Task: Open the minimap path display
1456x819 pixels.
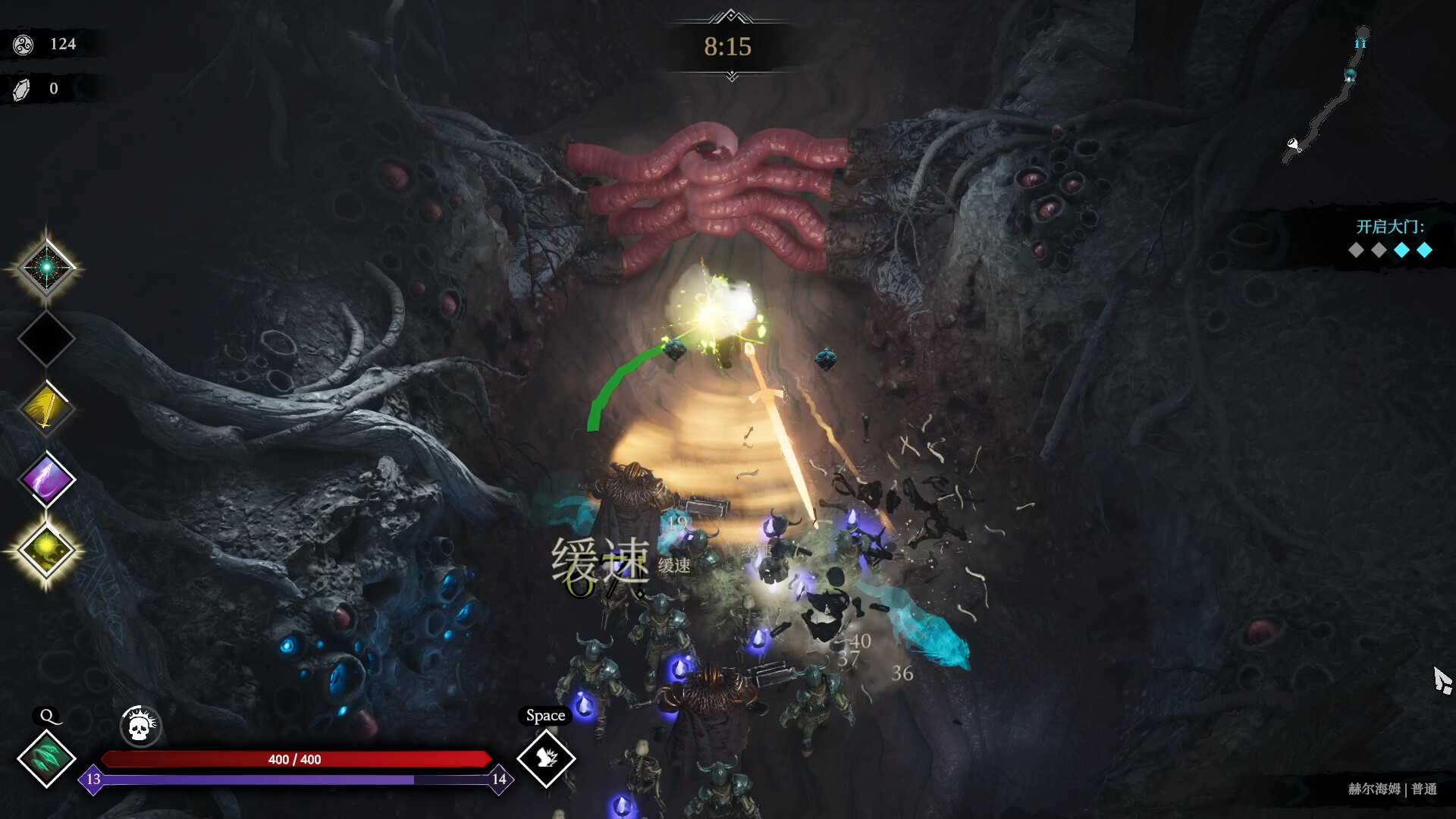Action: pos(1327,95)
